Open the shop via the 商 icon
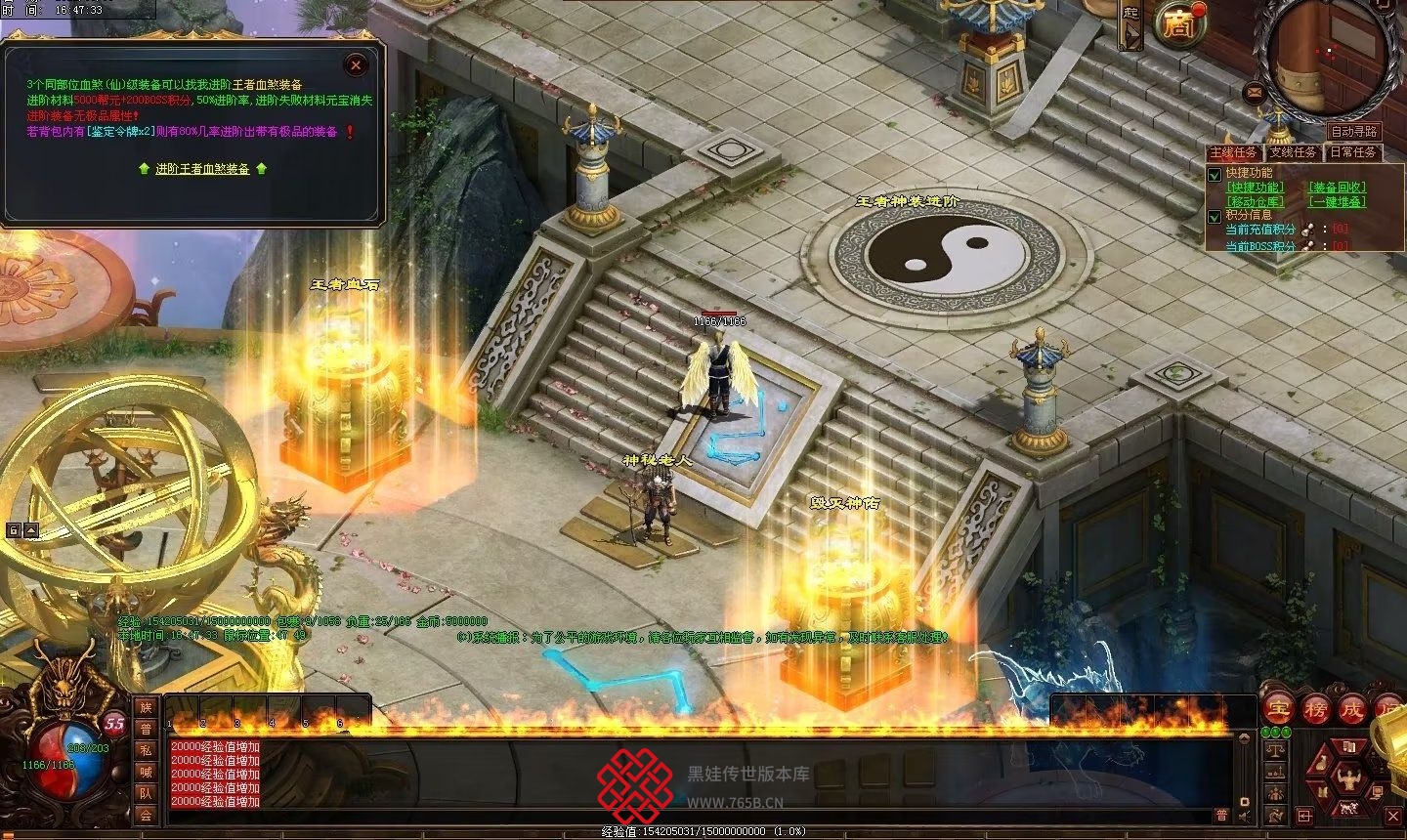Viewport: 1407px width, 840px height. [x=1175, y=24]
